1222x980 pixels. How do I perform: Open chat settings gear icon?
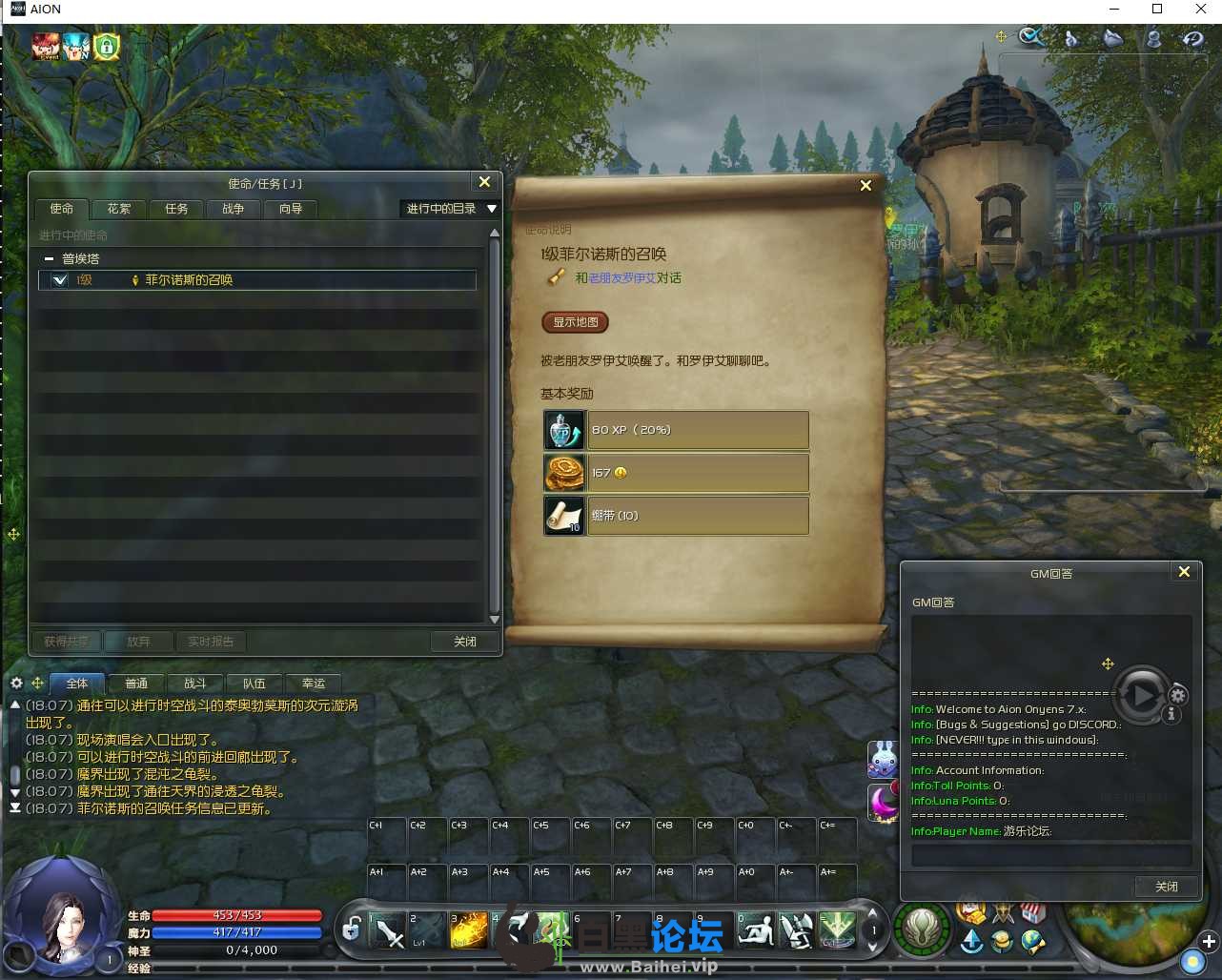(x=16, y=684)
